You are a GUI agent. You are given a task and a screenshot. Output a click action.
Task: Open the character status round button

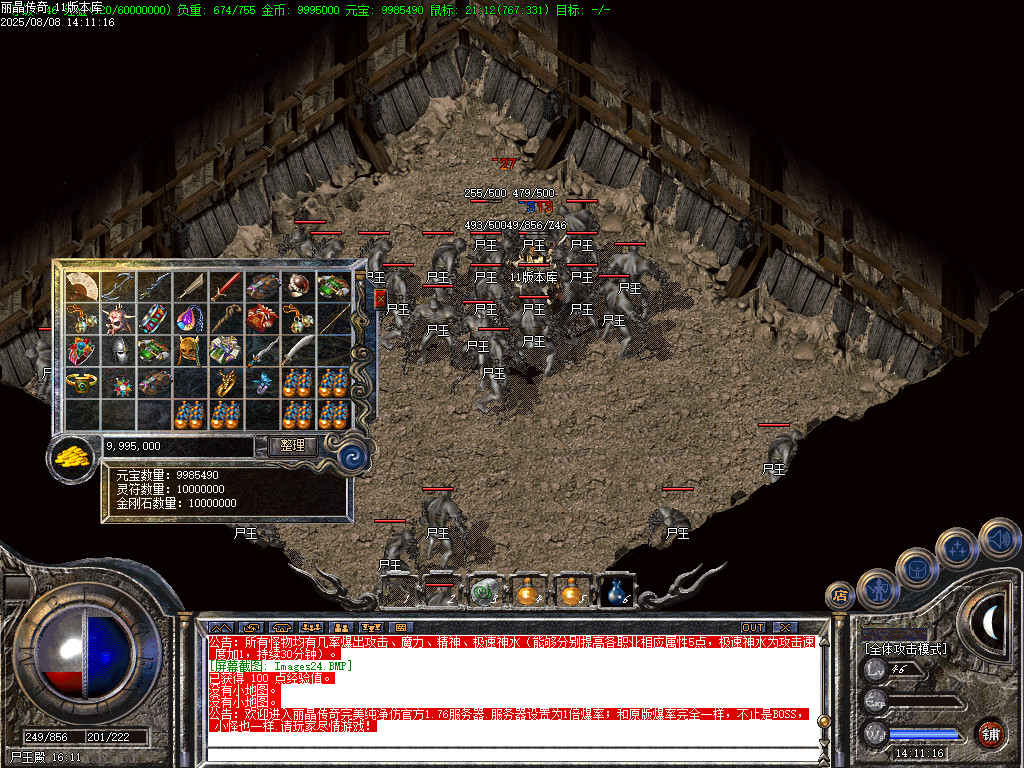click(877, 589)
